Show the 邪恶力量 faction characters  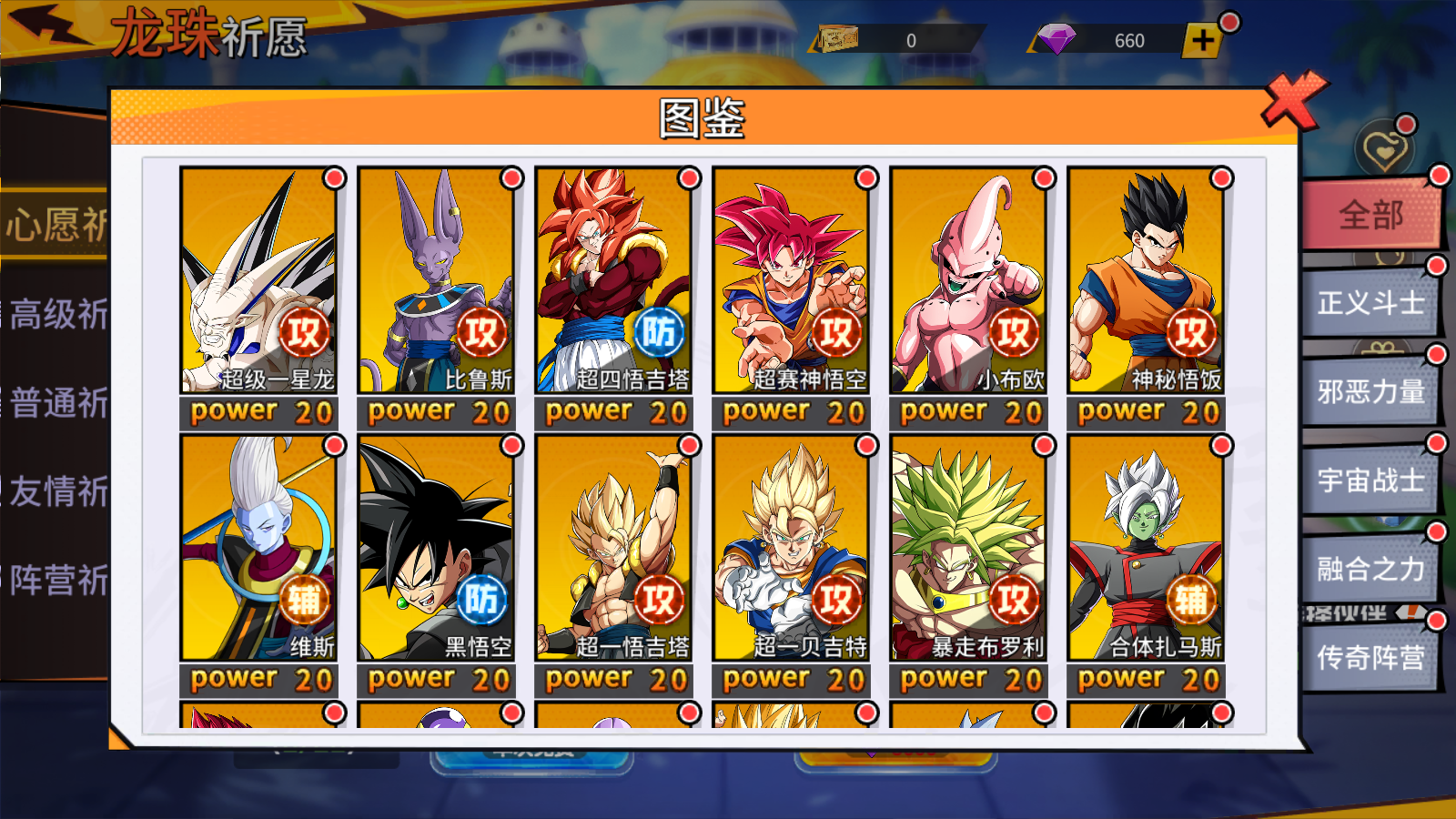[x=1370, y=392]
